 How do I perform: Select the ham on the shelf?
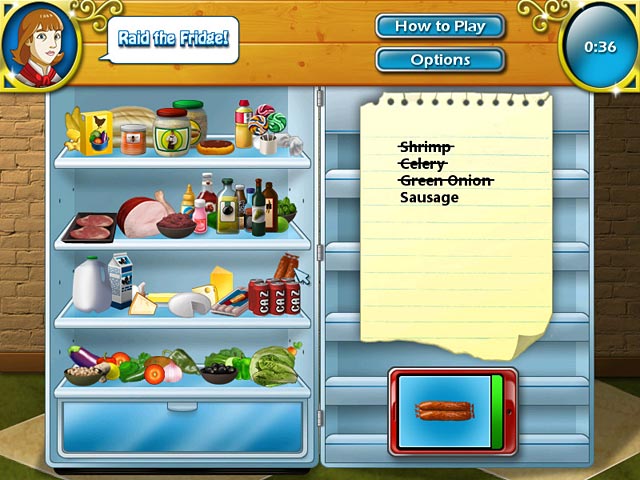[x=143, y=213]
